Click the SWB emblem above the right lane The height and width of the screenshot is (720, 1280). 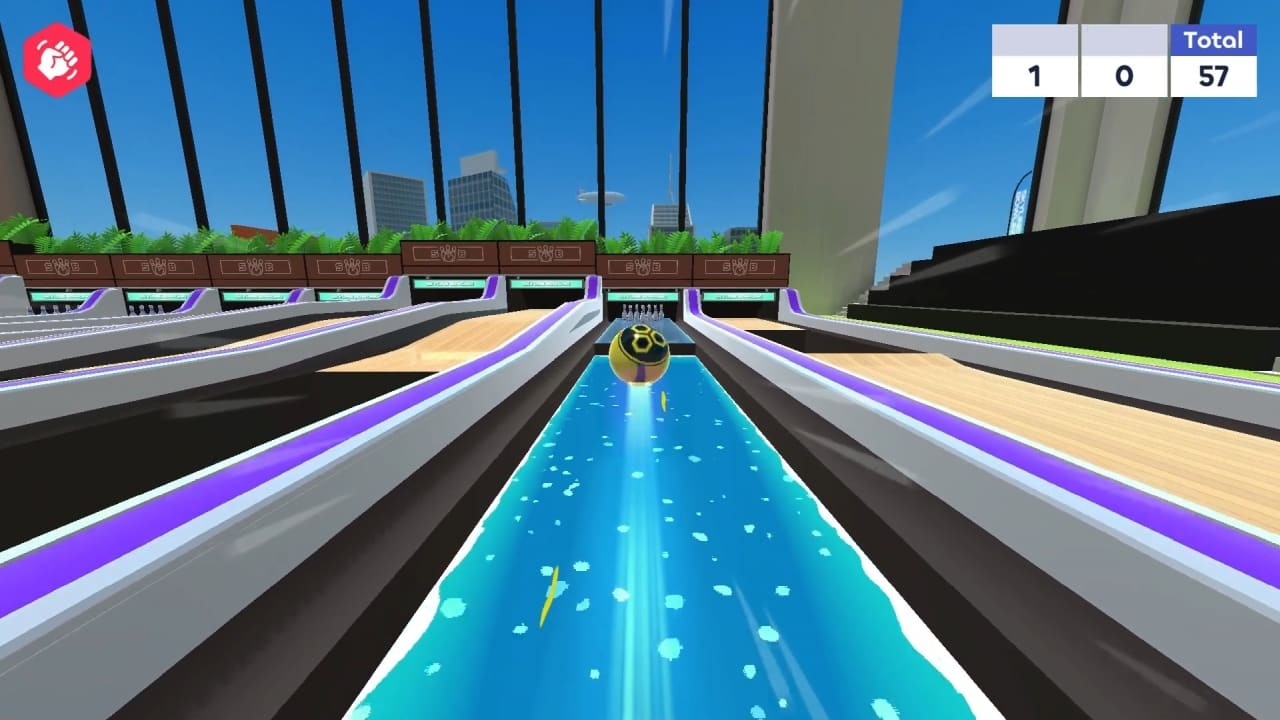(739, 267)
